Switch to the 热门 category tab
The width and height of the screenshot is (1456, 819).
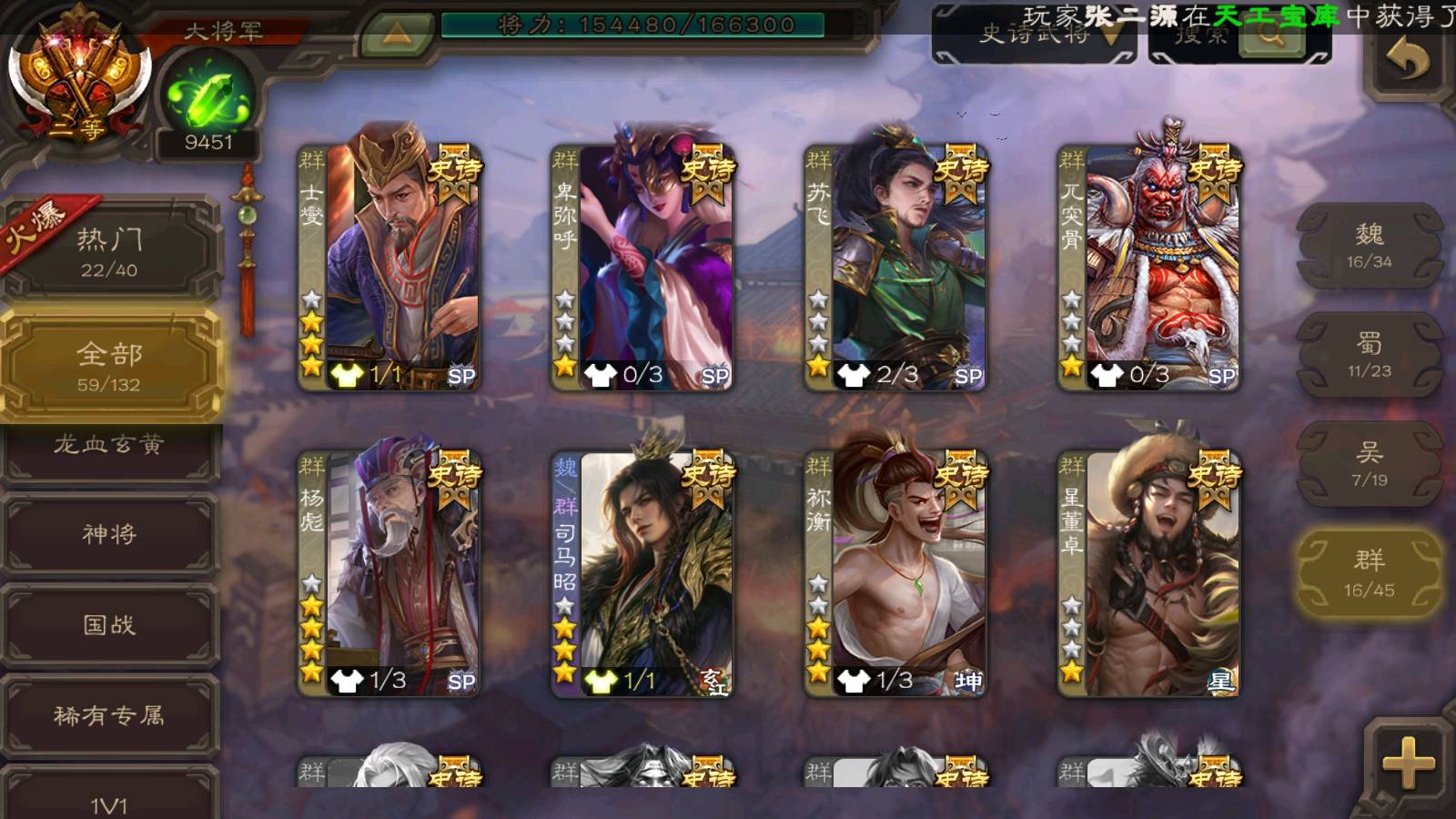tap(109, 251)
